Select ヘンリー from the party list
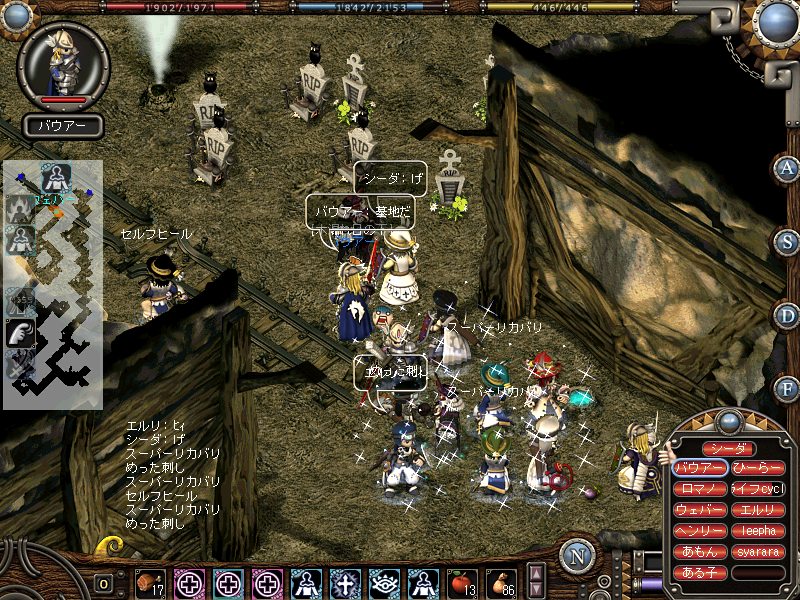The height and width of the screenshot is (600, 800). [x=700, y=531]
